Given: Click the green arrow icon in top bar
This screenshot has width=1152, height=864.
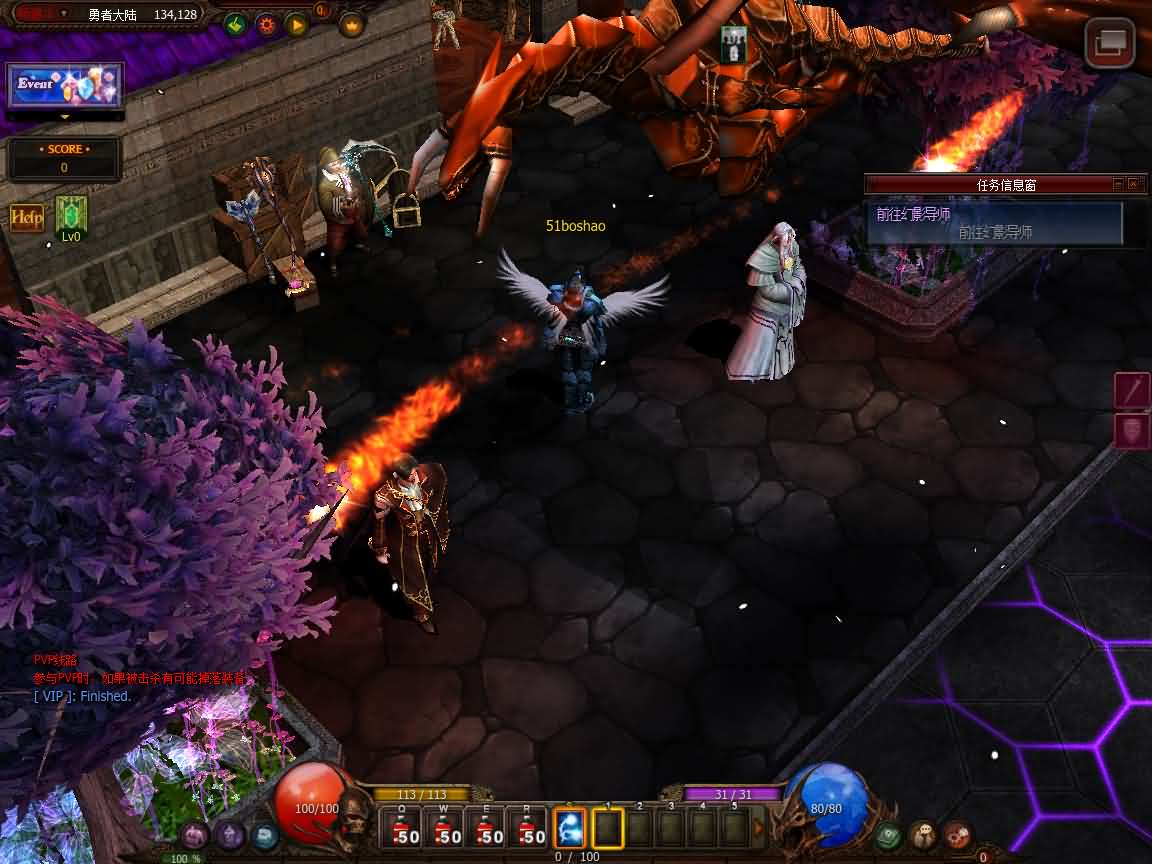Looking at the screenshot, I should (x=235, y=25).
